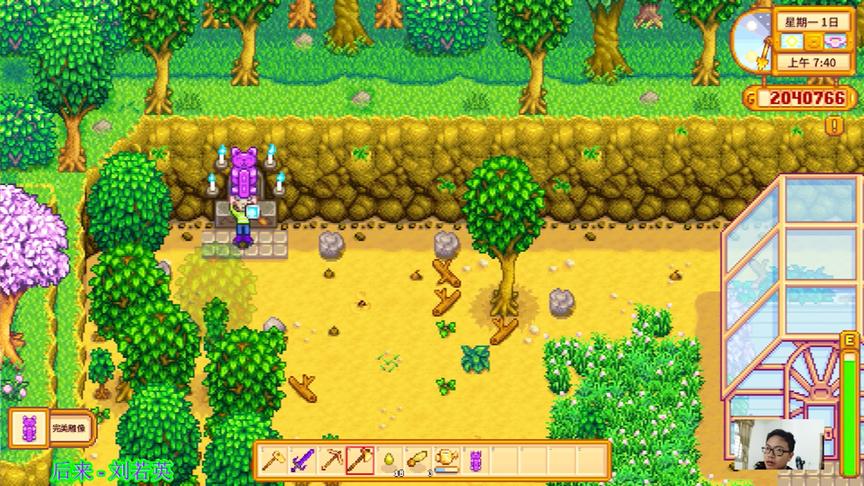
Task: Open the journal exclamation mark icon
Action: (x=833, y=125)
